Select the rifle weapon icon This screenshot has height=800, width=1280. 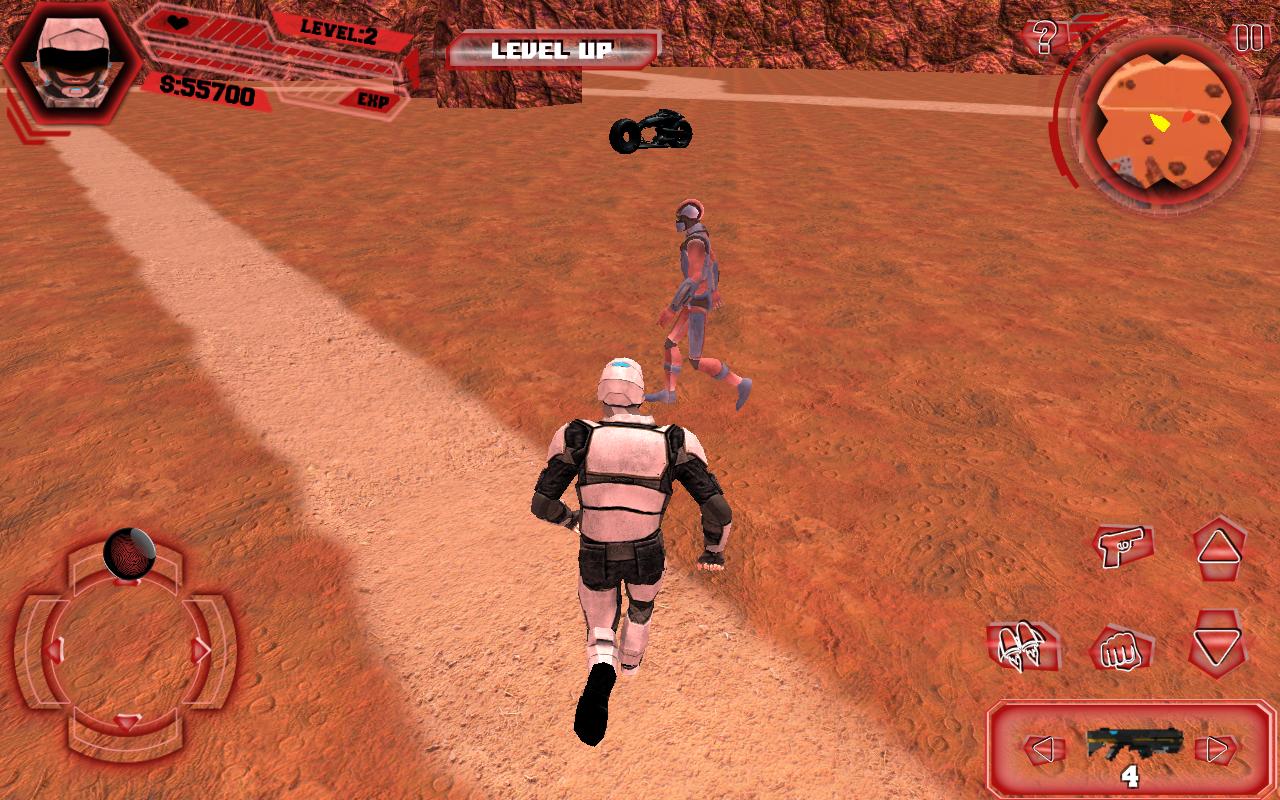pyautogui.click(x=1134, y=744)
